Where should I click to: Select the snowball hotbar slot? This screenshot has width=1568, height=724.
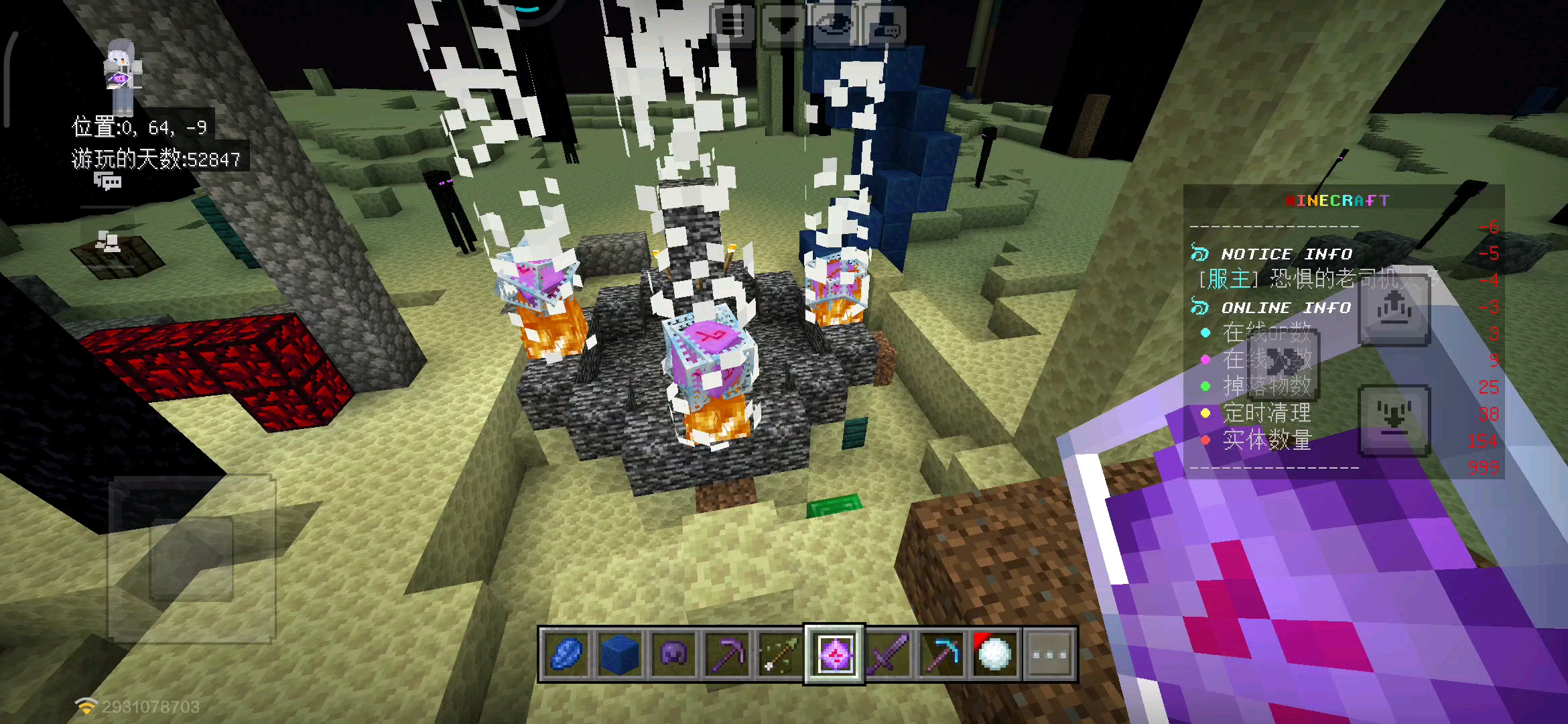pyautogui.click(x=995, y=654)
